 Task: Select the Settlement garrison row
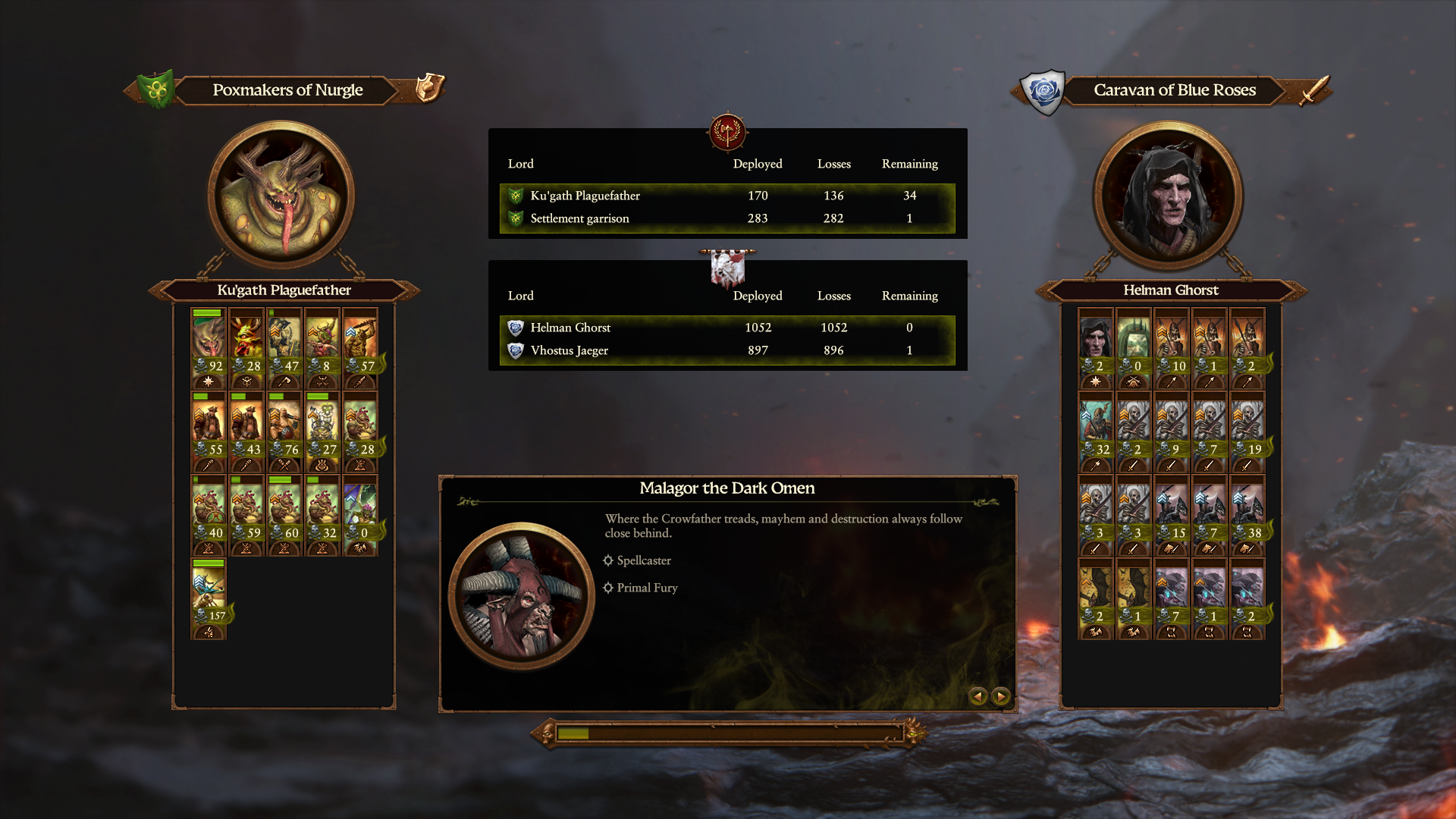point(726,218)
